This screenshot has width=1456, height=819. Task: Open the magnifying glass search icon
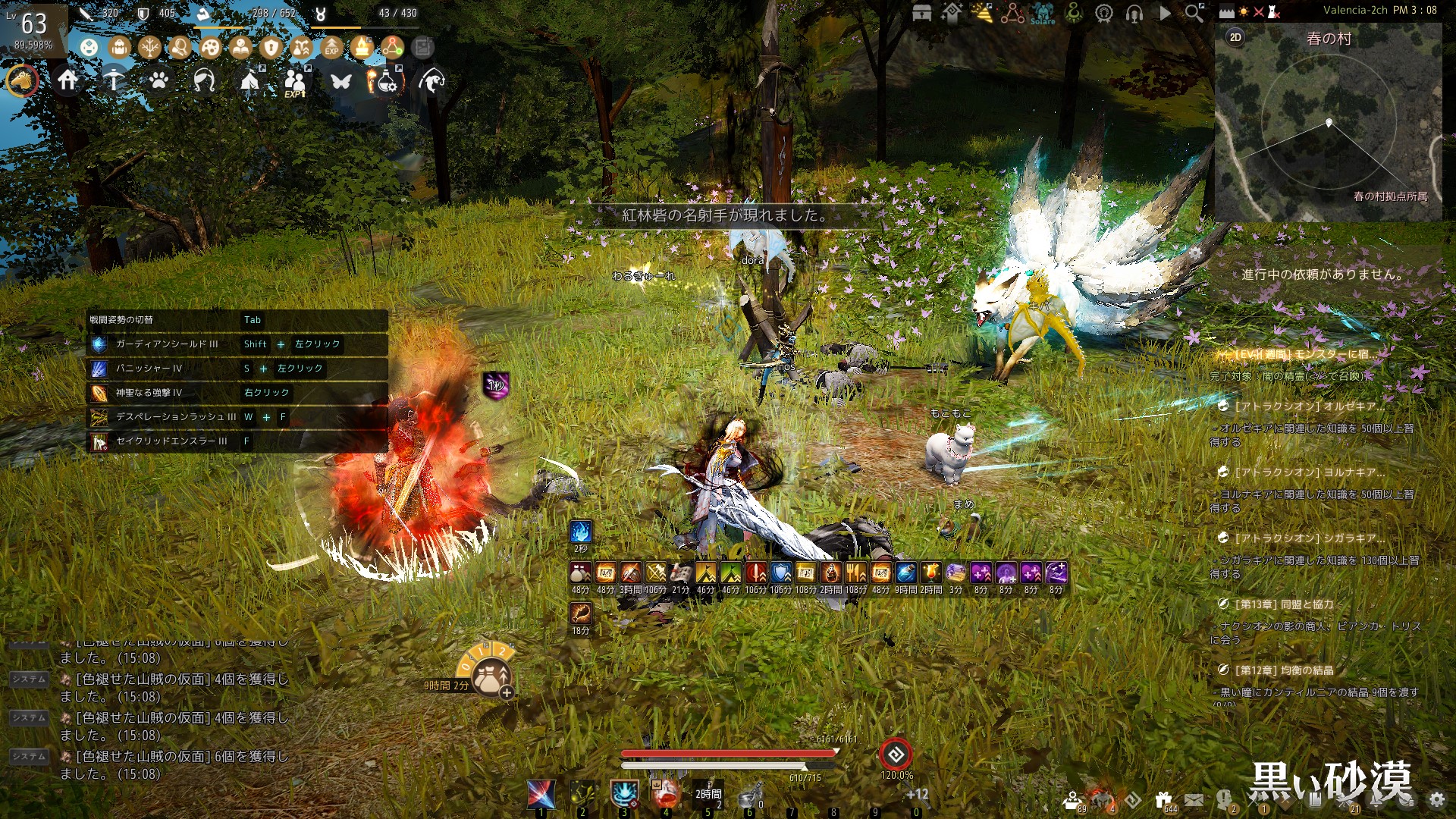pos(1194,13)
